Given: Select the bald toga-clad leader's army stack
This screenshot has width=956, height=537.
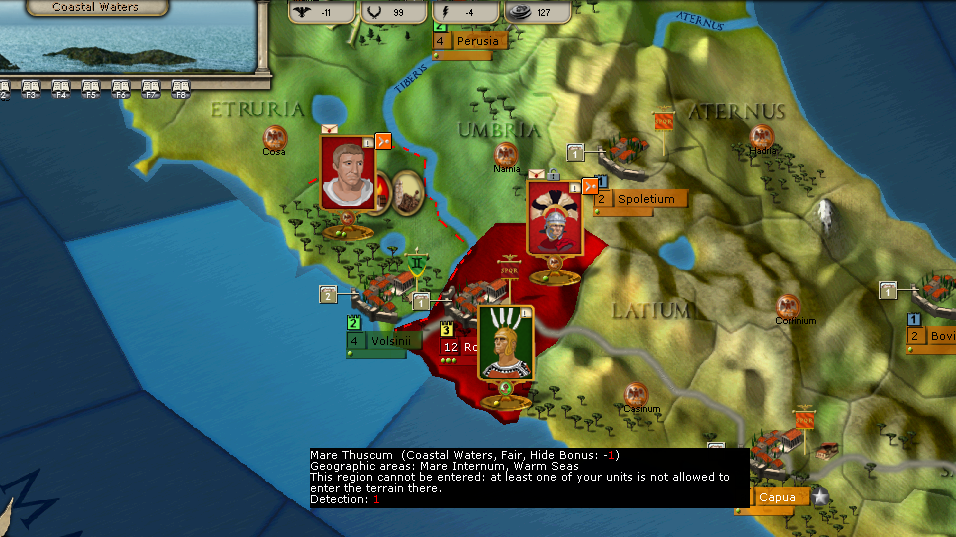Looking at the screenshot, I should 347,174.
